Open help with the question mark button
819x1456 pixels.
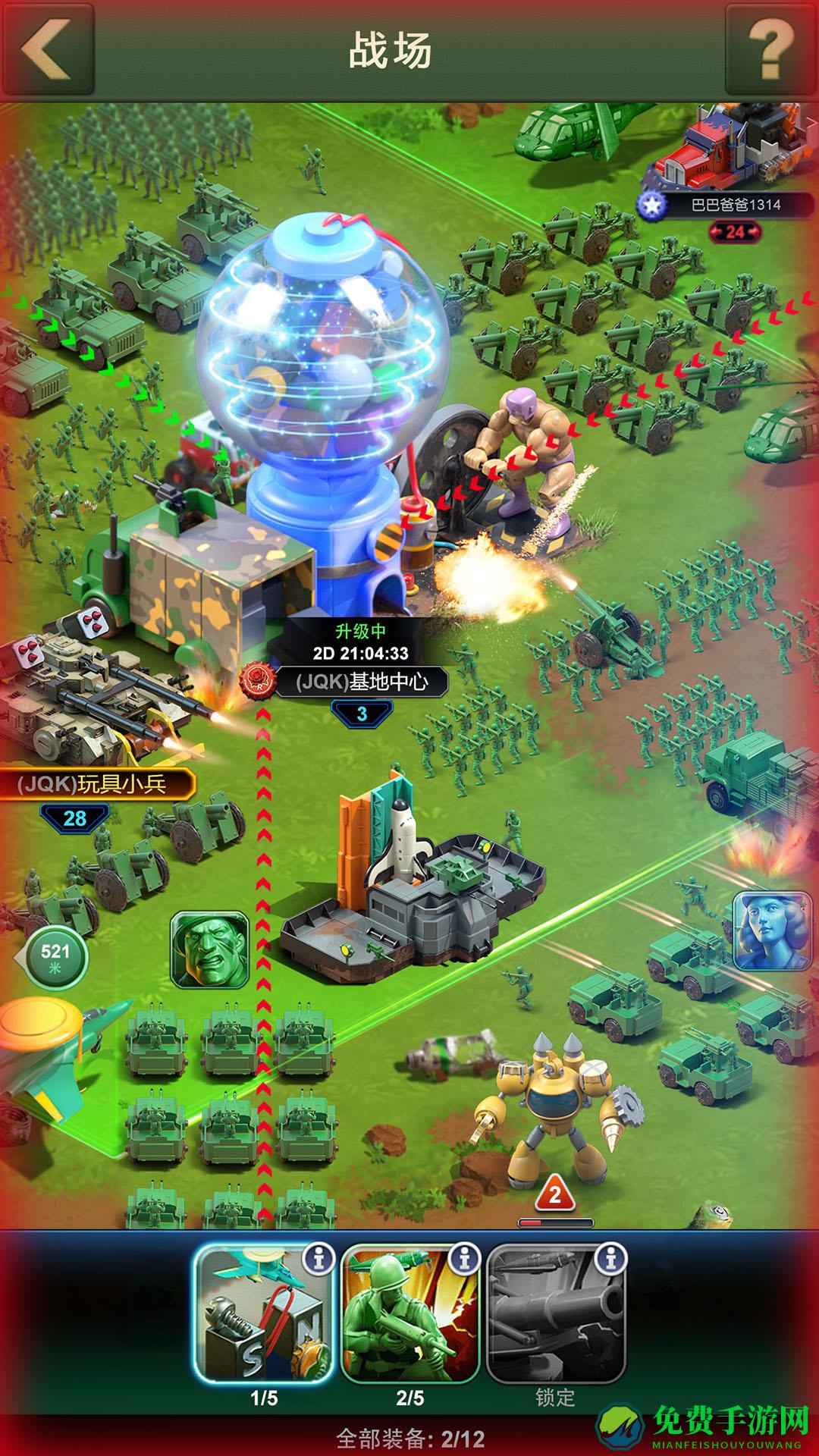(770, 50)
